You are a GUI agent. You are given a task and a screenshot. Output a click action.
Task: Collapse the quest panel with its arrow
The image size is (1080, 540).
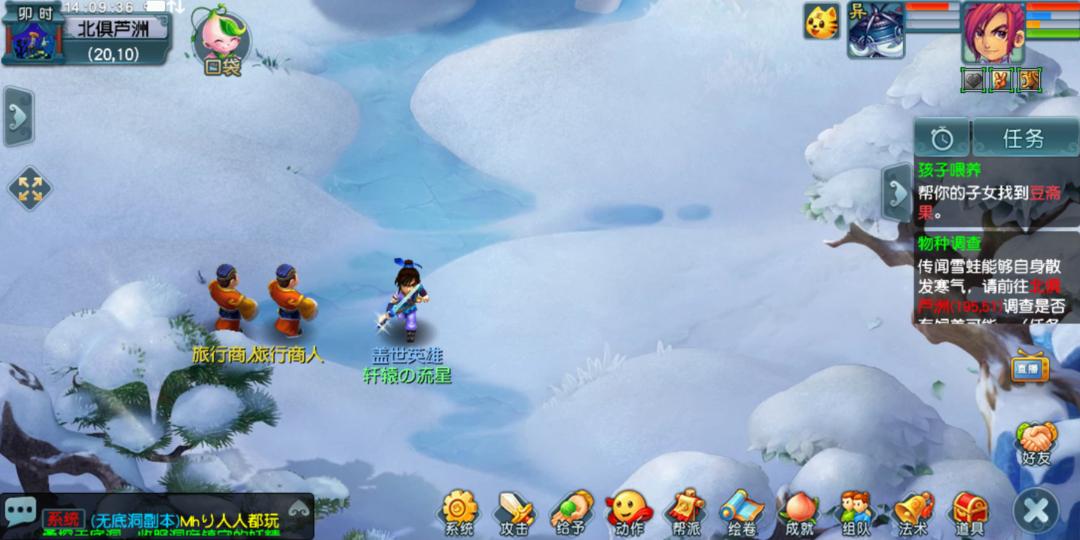click(x=895, y=191)
